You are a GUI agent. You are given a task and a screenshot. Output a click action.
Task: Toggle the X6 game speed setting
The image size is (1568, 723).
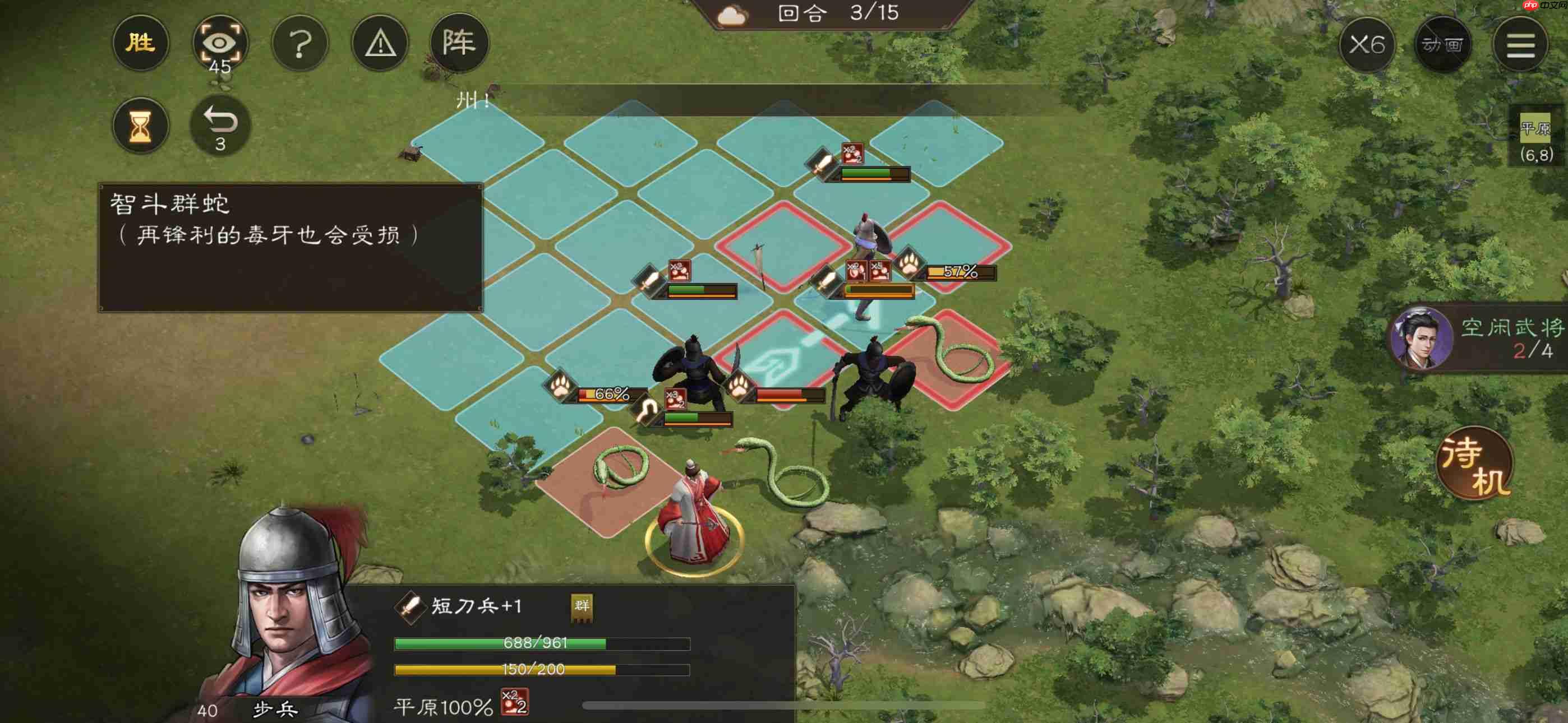tap(1367, 44)
